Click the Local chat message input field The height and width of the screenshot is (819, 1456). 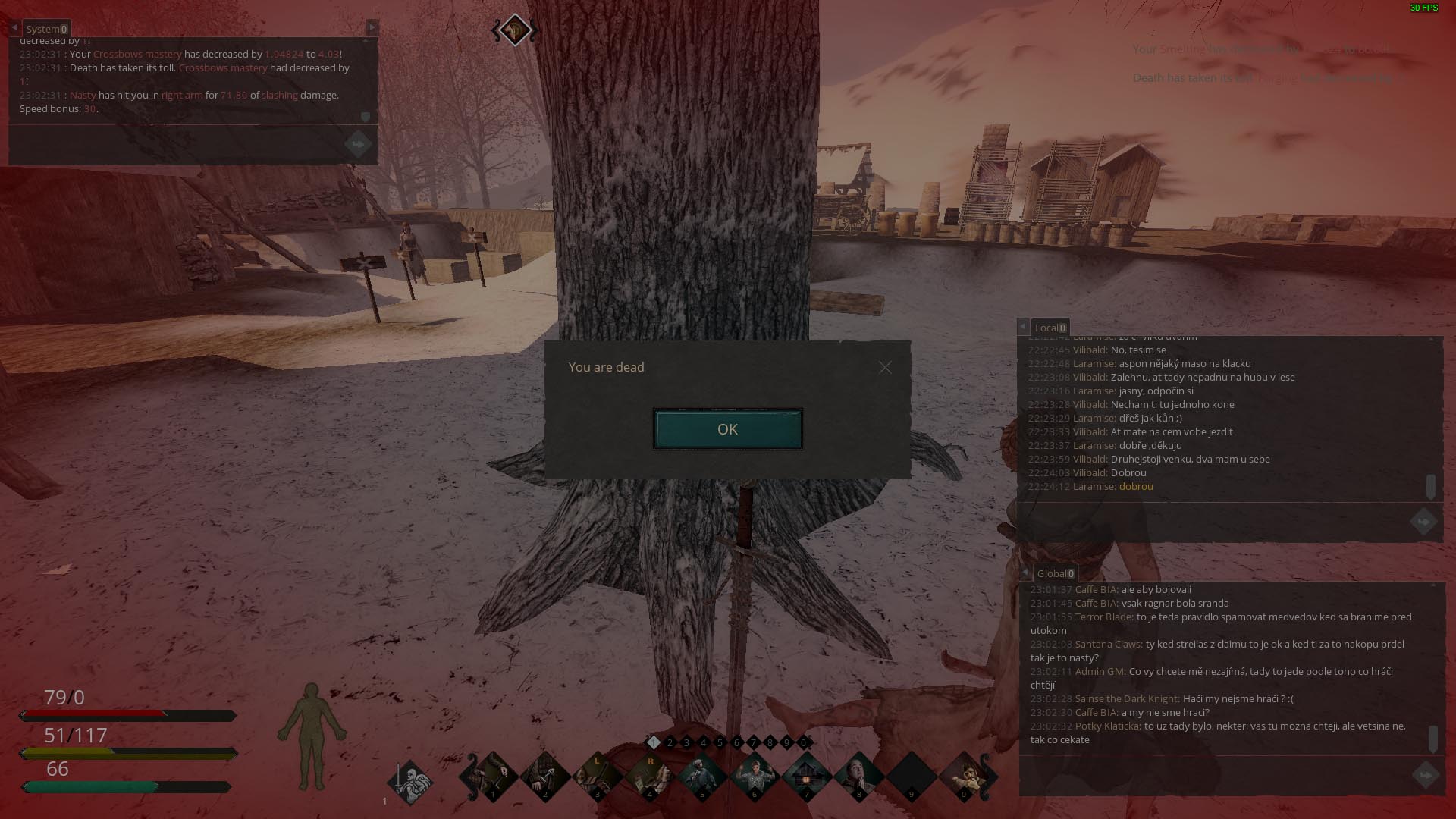[x=1213, y=522]
